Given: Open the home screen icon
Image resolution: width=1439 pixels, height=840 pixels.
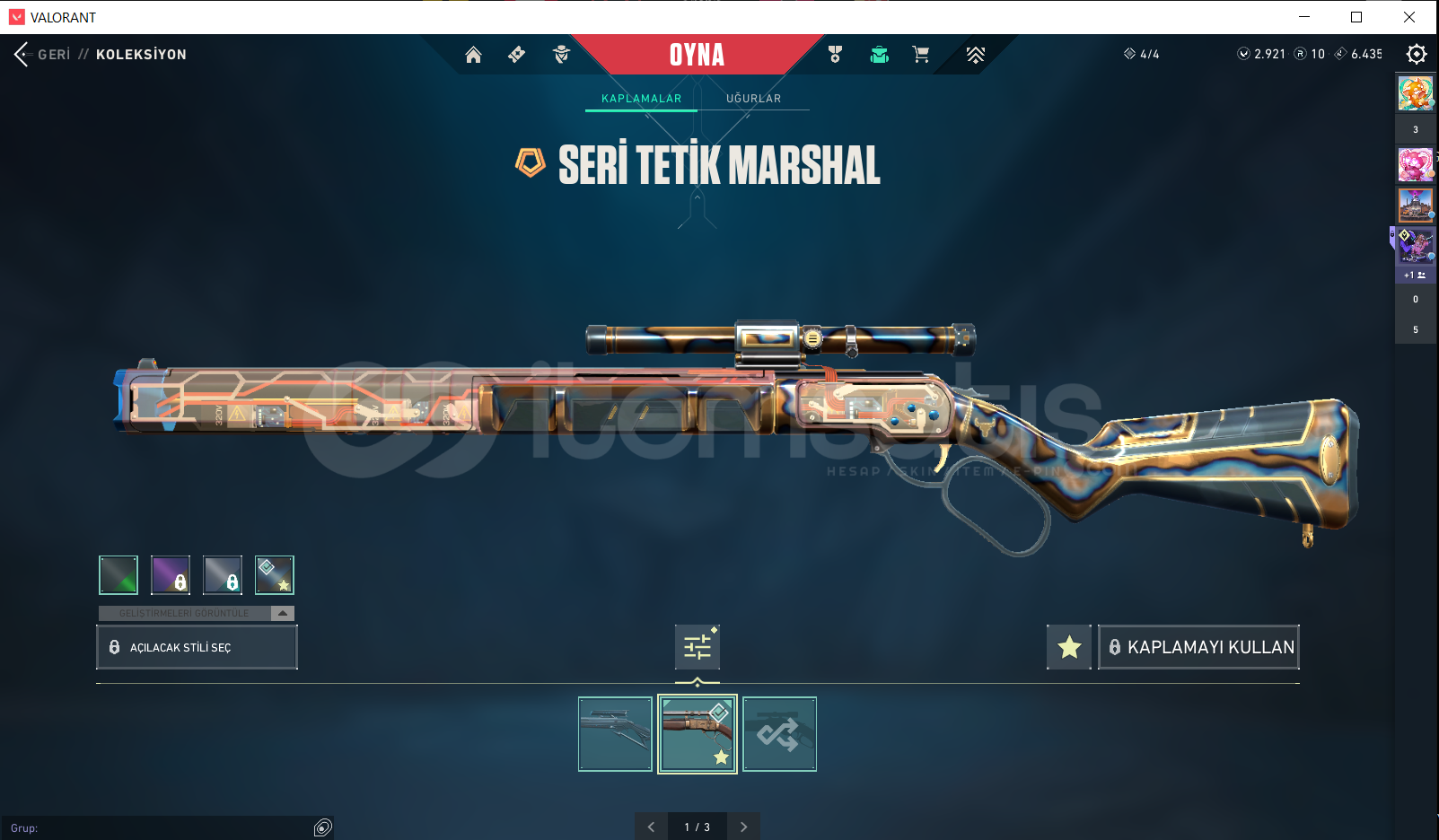Looking at the screenshot, I should coord(473,55).
